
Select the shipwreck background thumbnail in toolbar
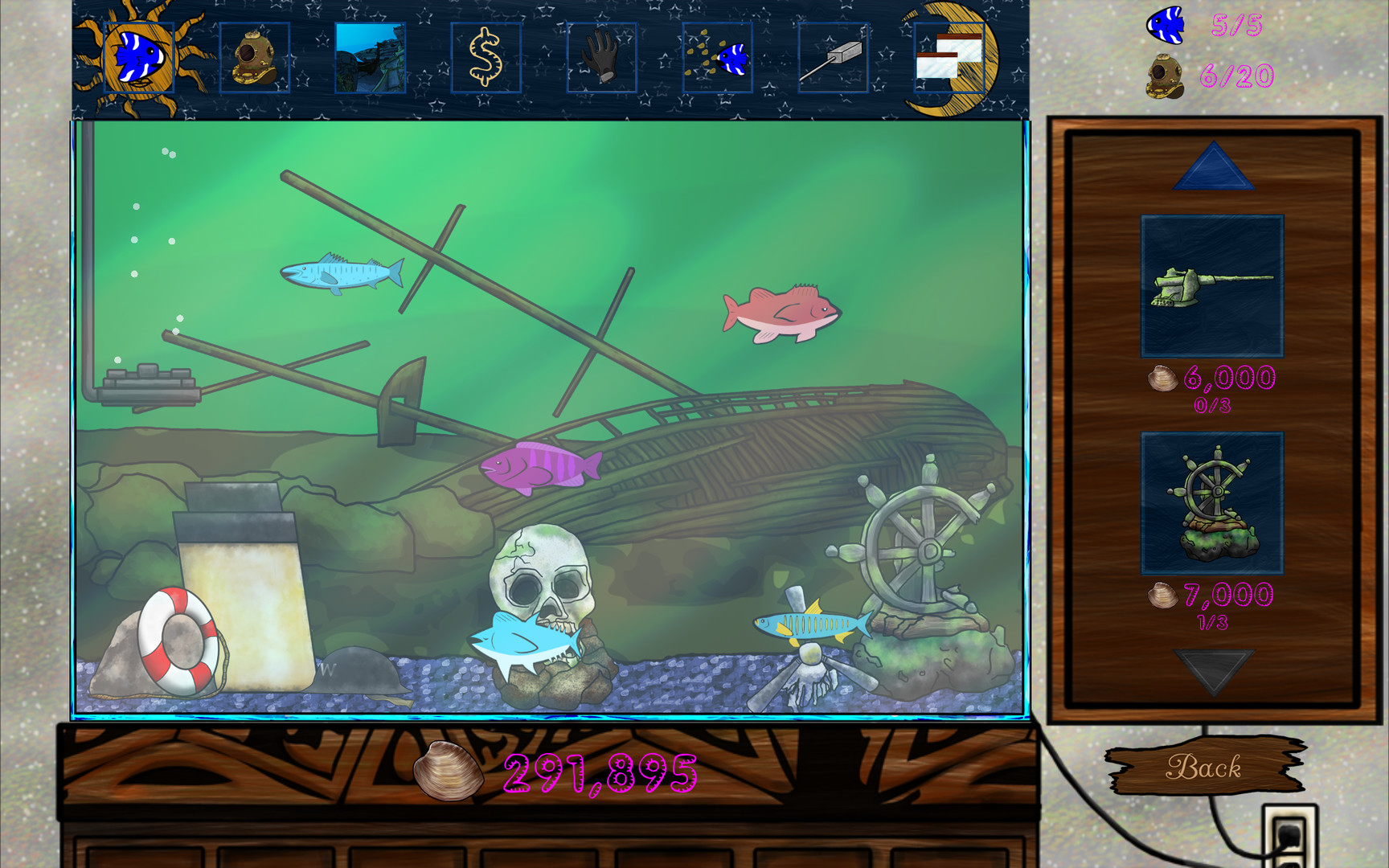368,57
